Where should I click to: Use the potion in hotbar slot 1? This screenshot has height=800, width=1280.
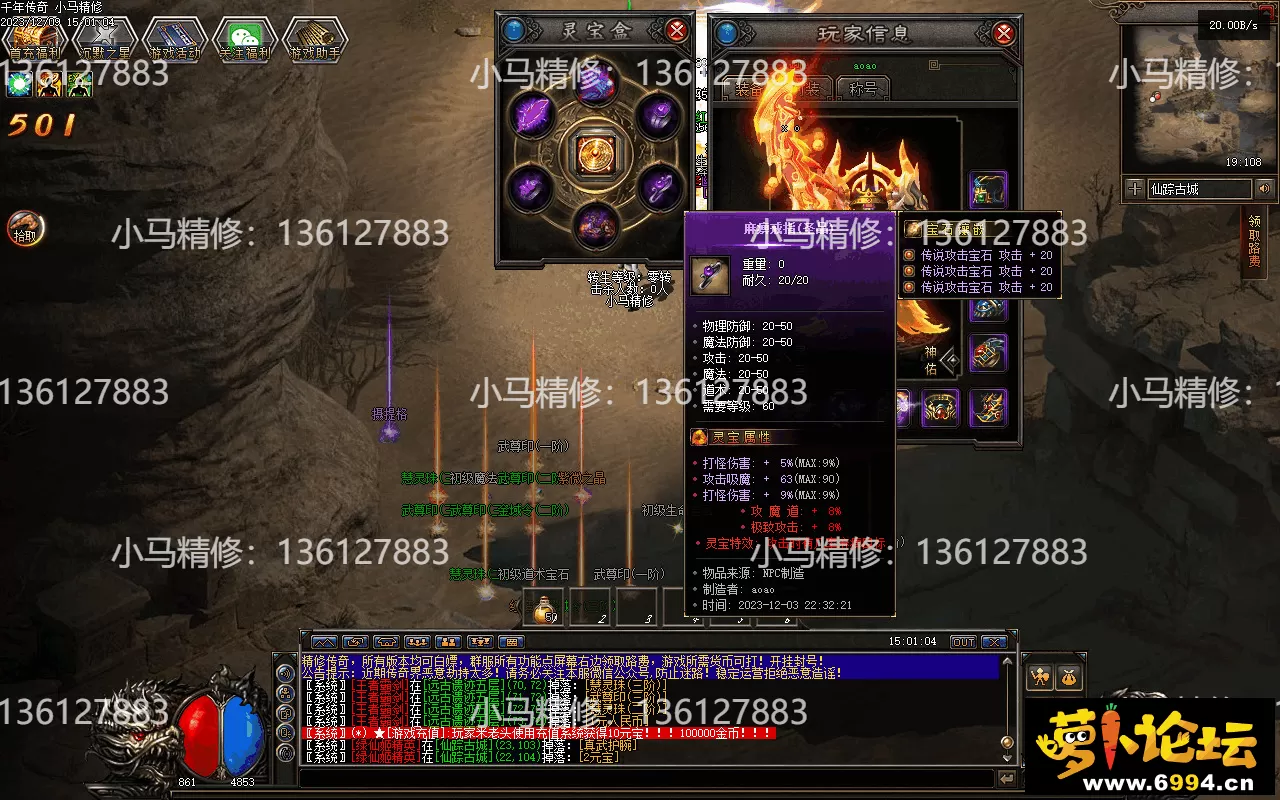pos(545,608)
